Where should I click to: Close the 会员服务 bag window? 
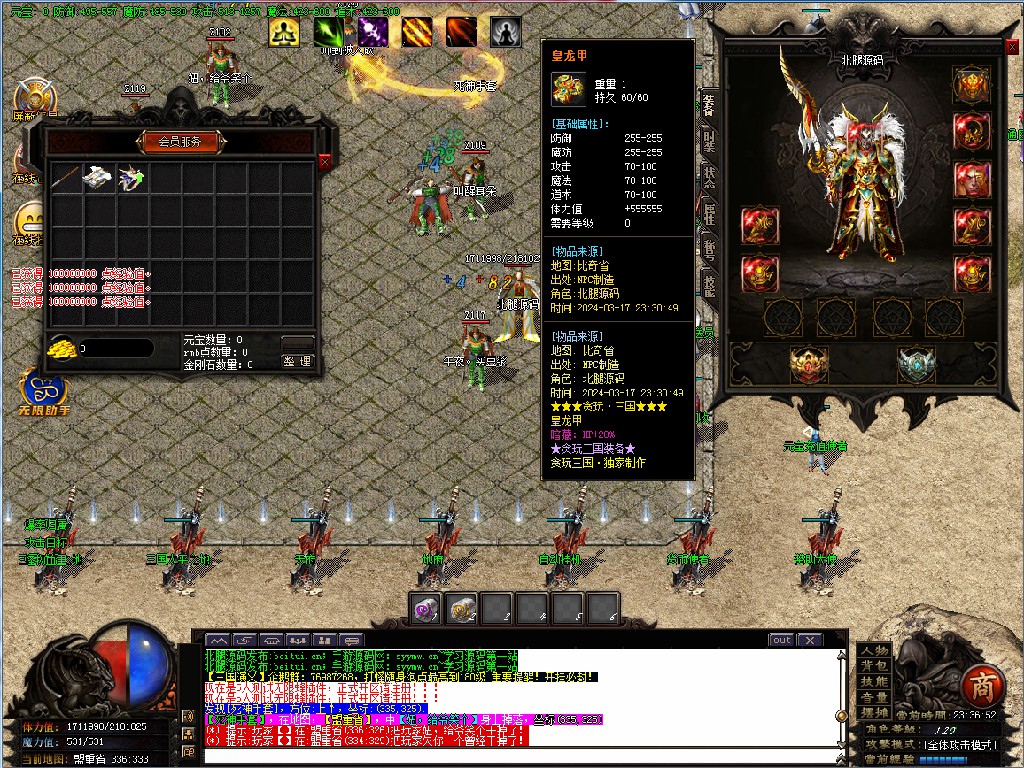pos(324,161)
